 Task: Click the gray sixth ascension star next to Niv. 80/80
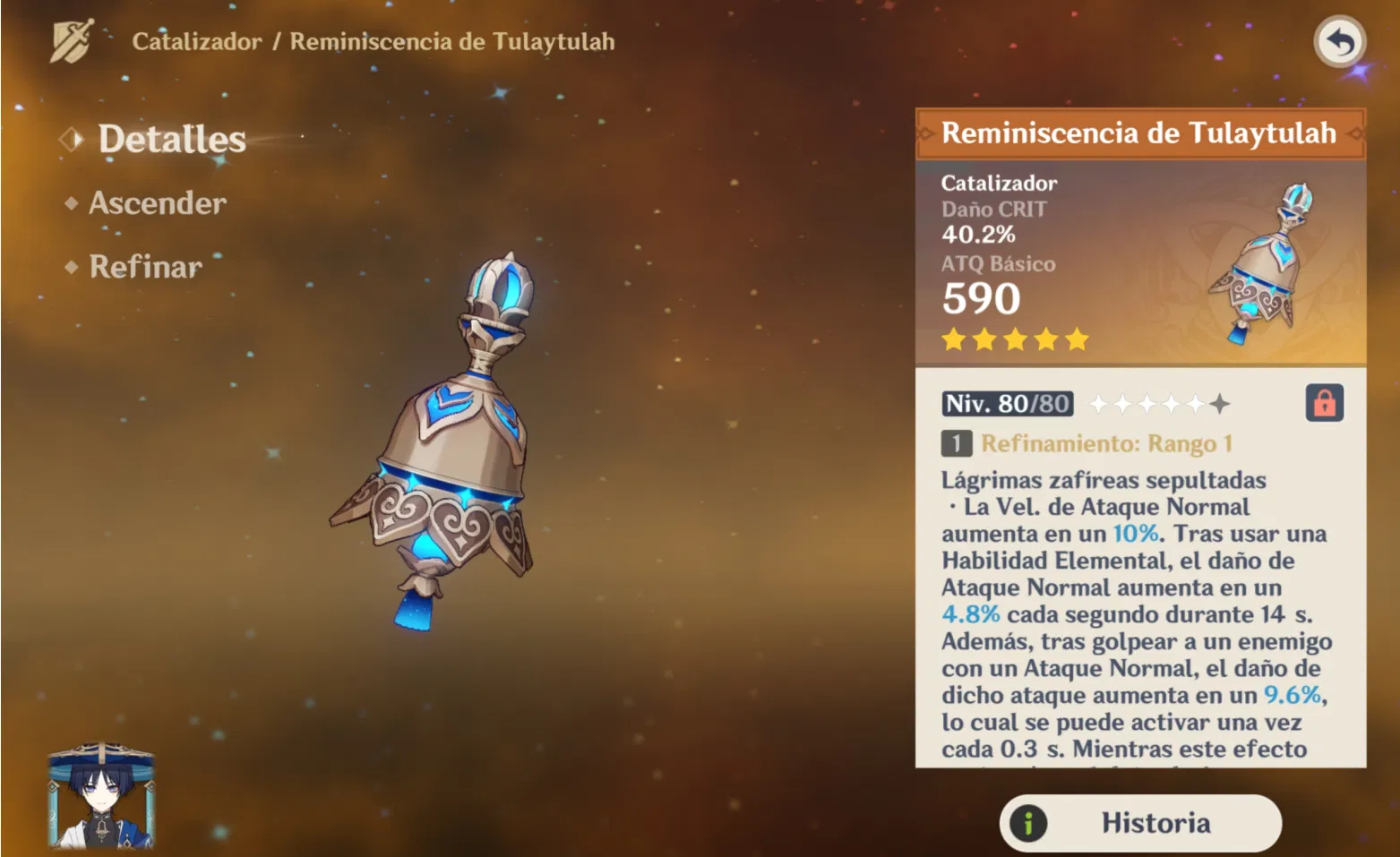click(x=1219, y=404)
